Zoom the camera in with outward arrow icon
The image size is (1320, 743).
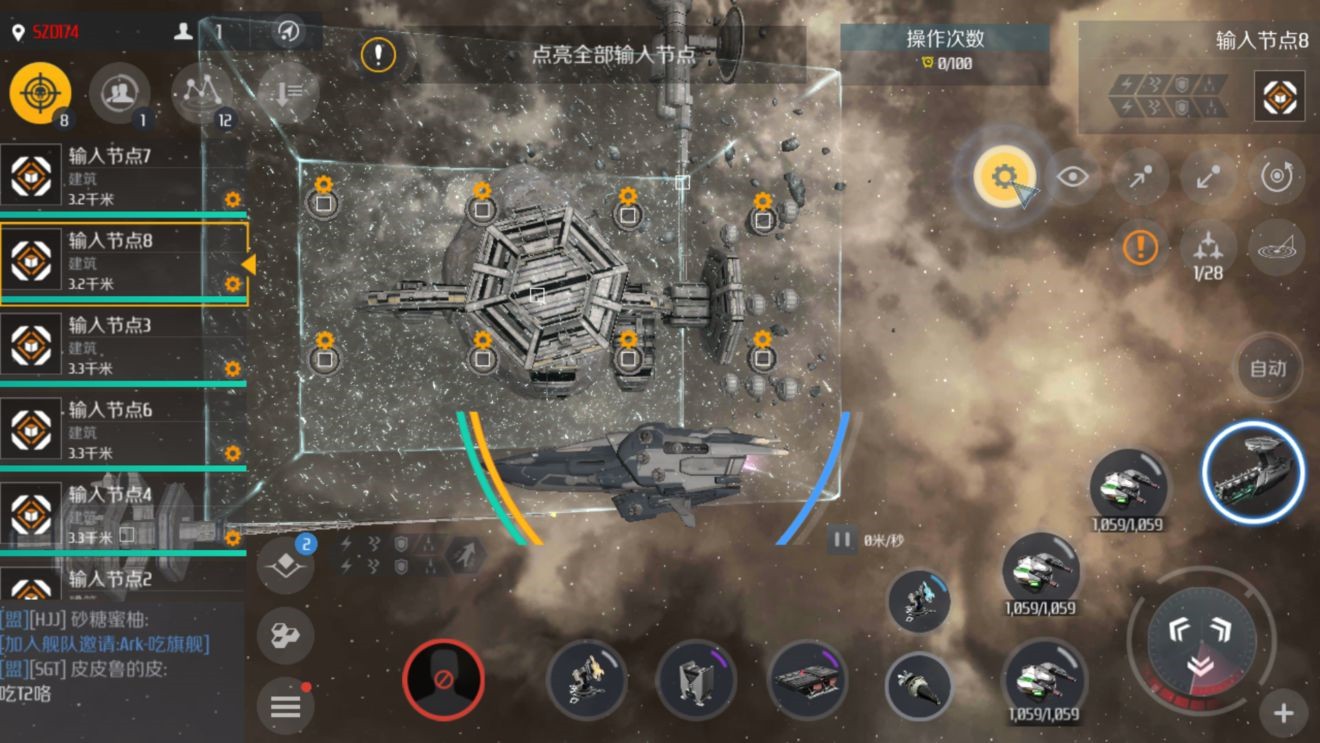tap(1139, 177)
